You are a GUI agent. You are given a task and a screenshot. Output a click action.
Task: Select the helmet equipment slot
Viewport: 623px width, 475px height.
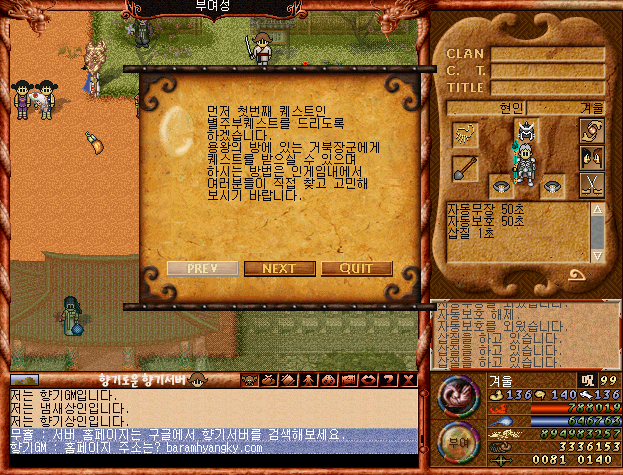coord(527,129)
